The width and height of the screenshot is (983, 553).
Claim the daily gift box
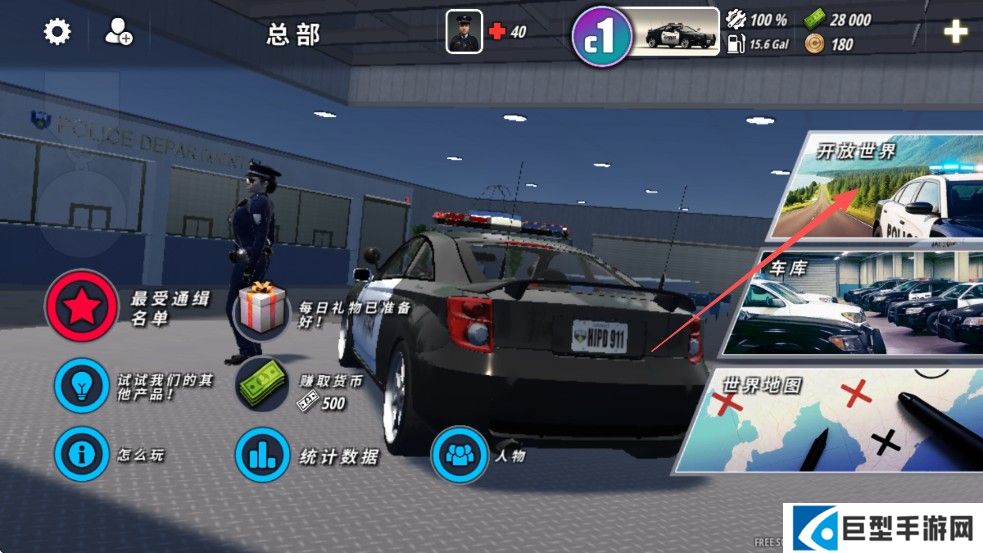tap(262, 307)
